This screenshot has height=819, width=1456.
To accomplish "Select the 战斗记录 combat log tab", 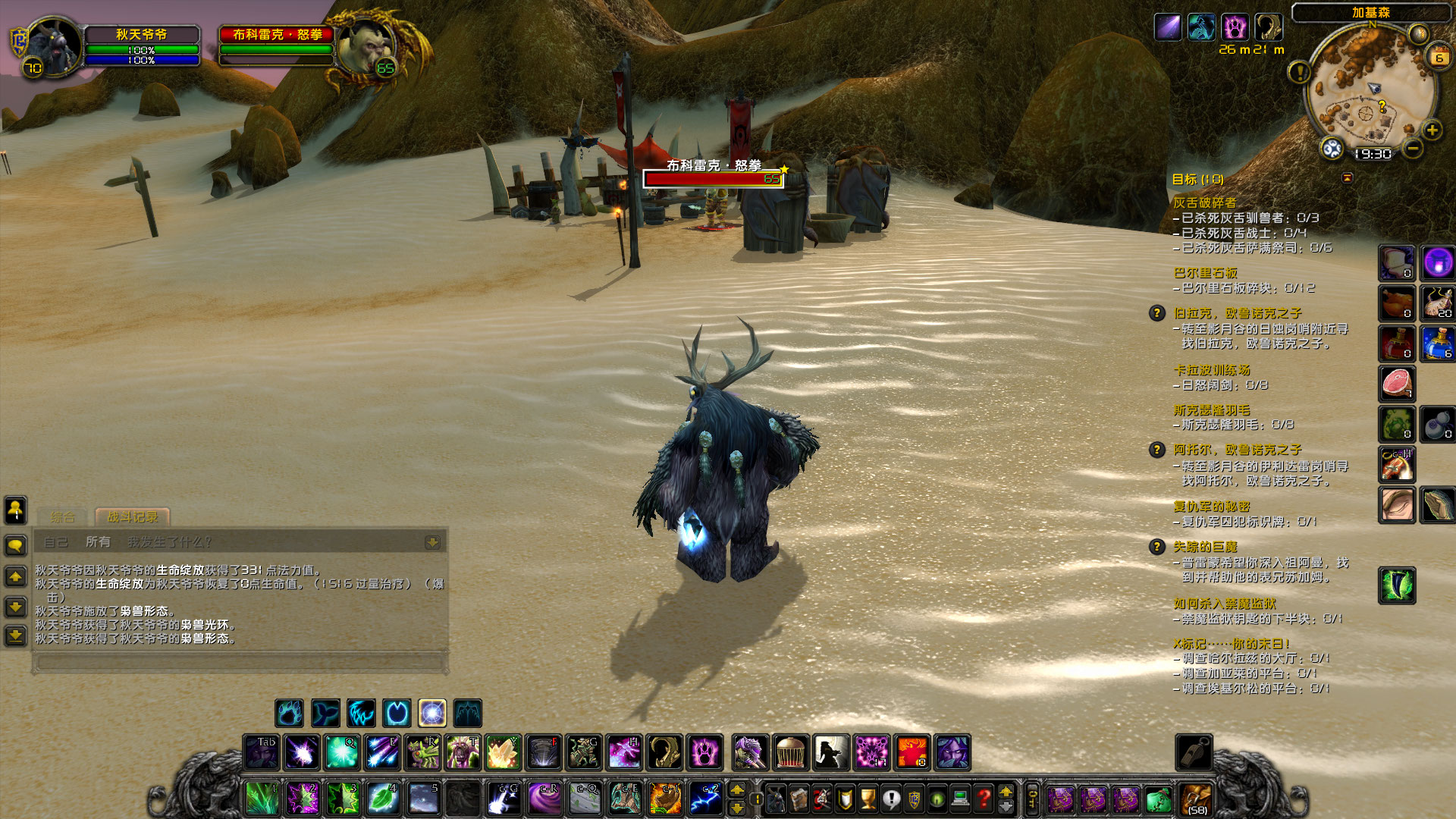I will (133, 517).
